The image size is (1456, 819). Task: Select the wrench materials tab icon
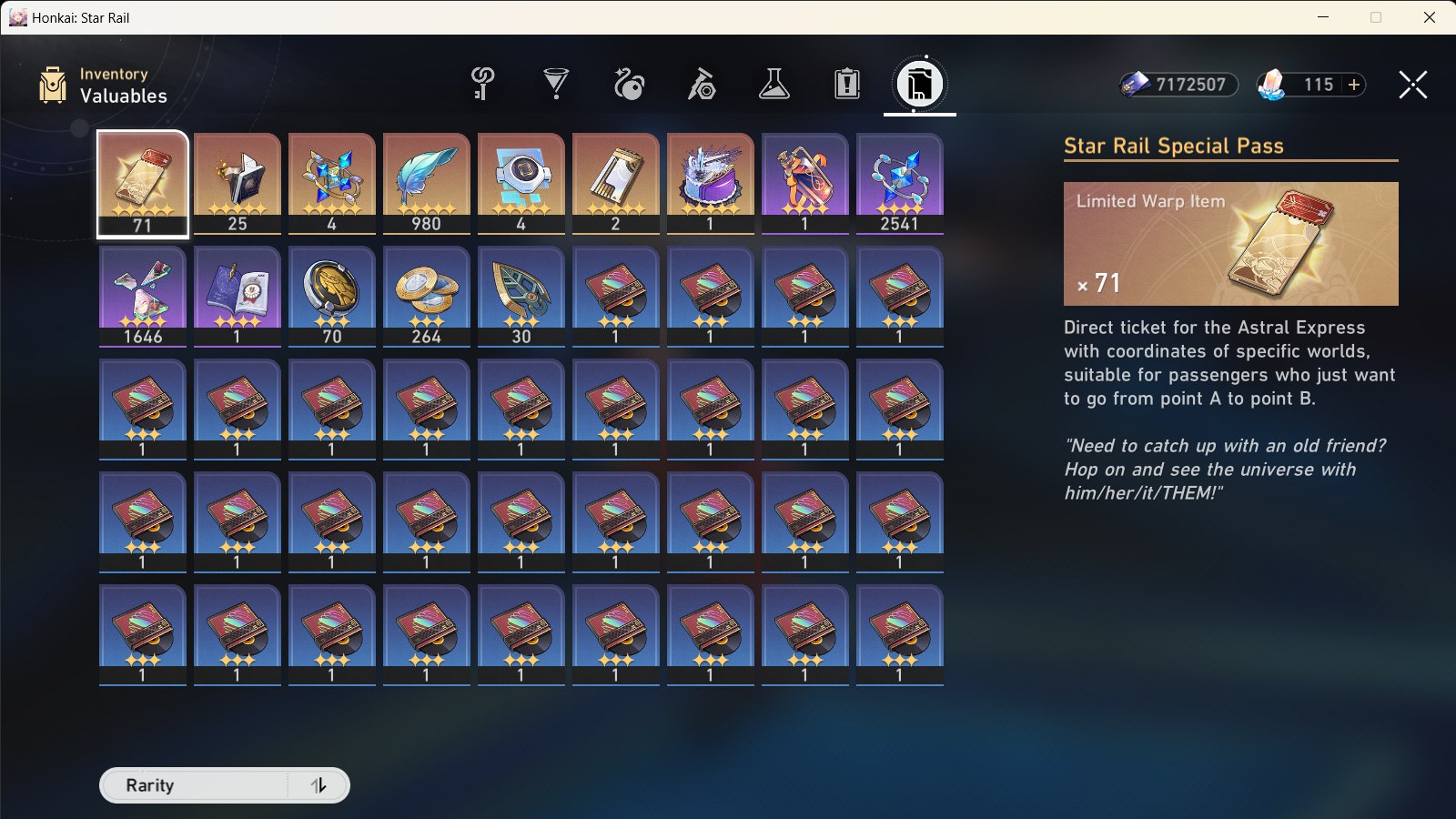(700, 85)
